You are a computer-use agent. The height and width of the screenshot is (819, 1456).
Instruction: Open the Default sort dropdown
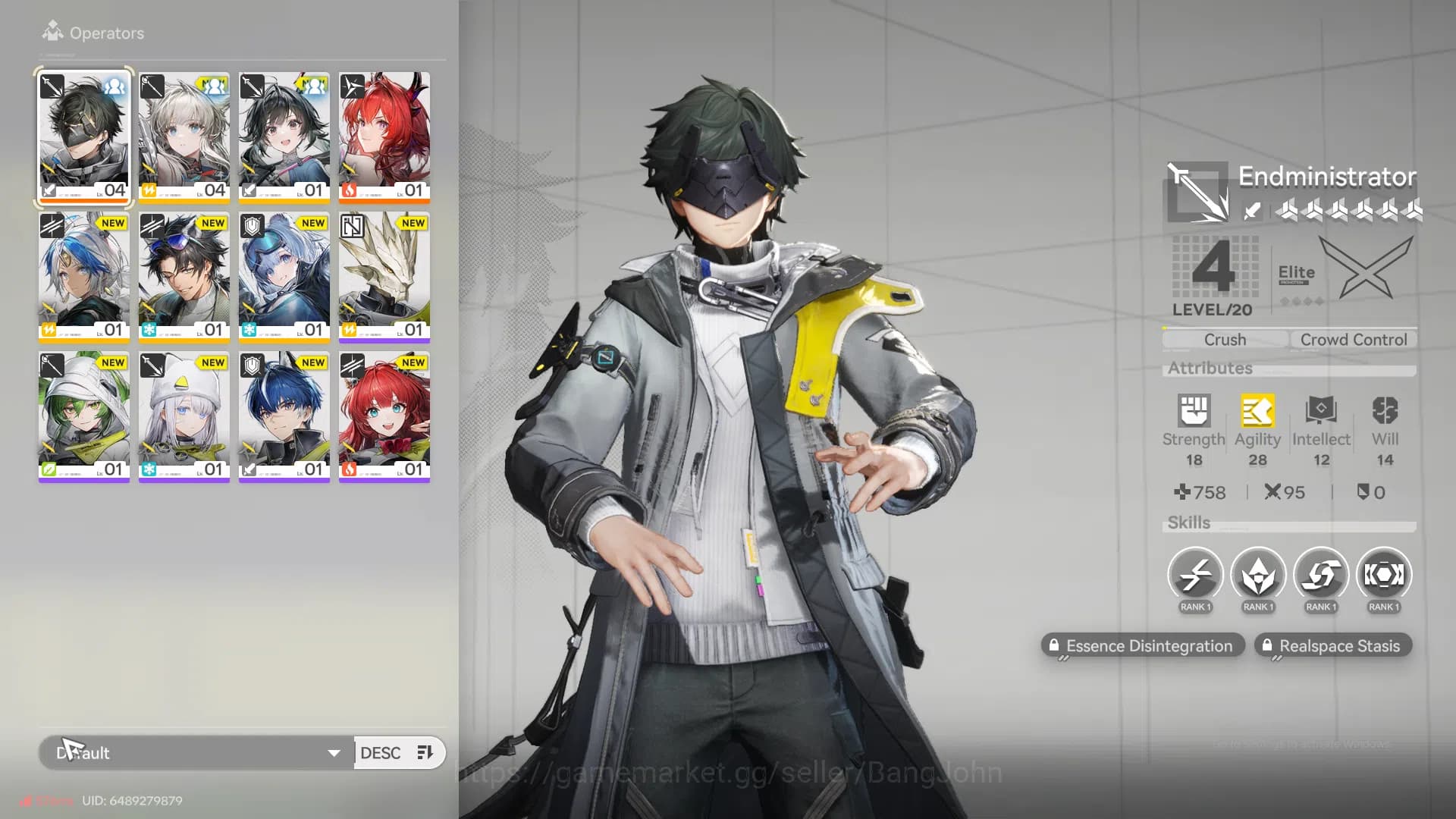click(197, 753)
